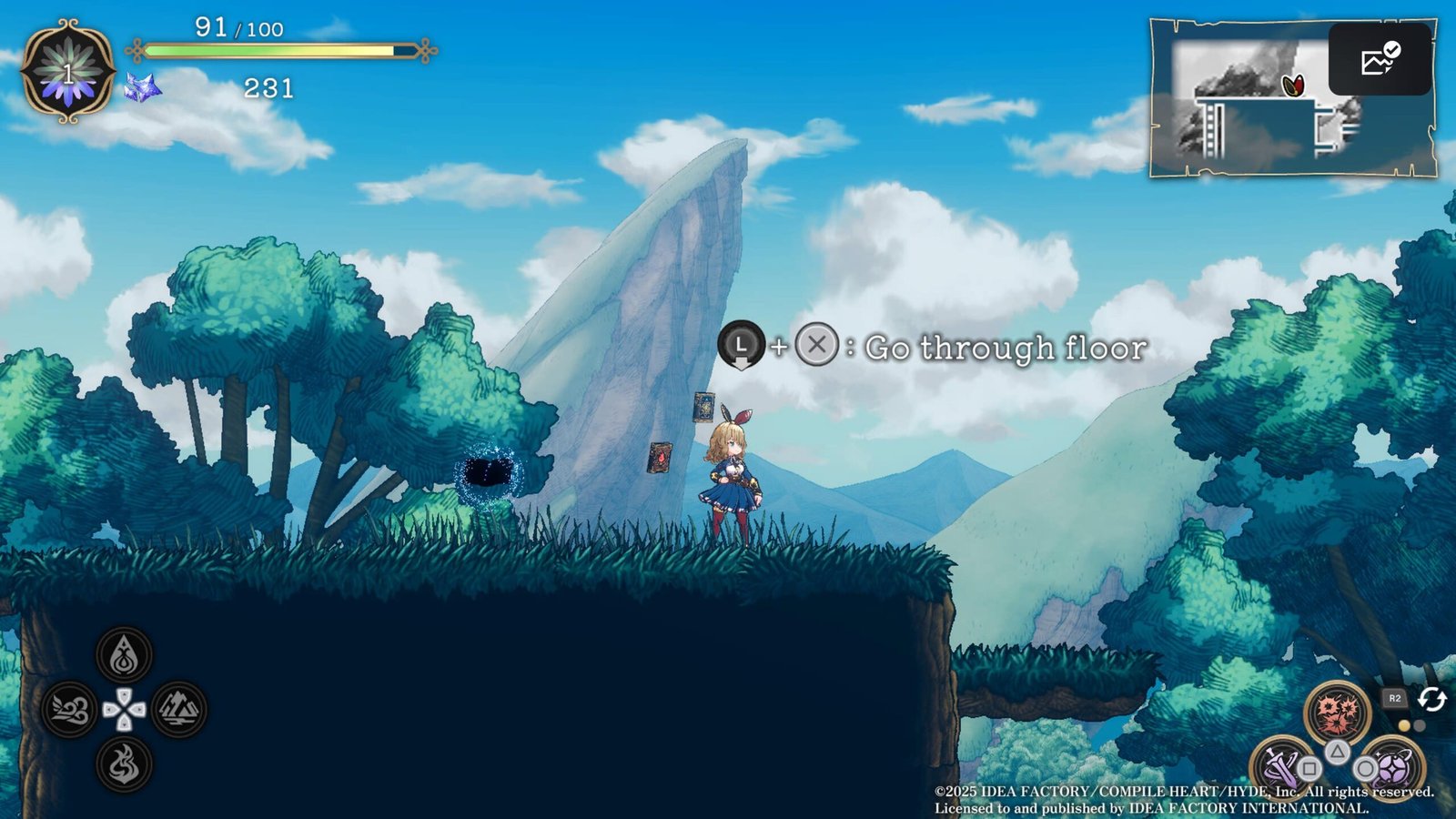Click the flower level emblem
This screenshot has width=1456, height=819.
tap(67, 71)
